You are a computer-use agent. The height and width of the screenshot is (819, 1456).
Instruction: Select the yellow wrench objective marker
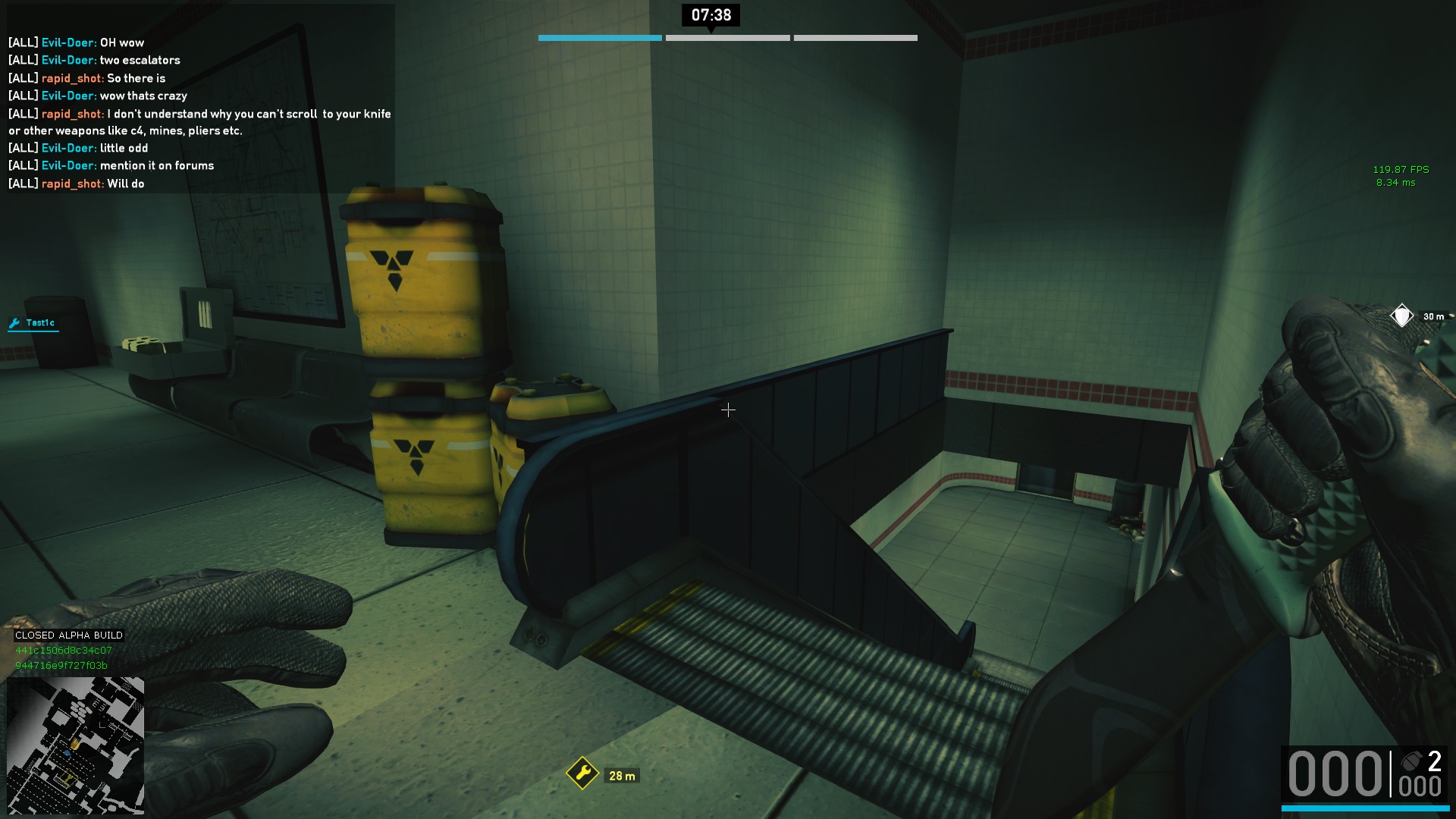pos(582,773)
